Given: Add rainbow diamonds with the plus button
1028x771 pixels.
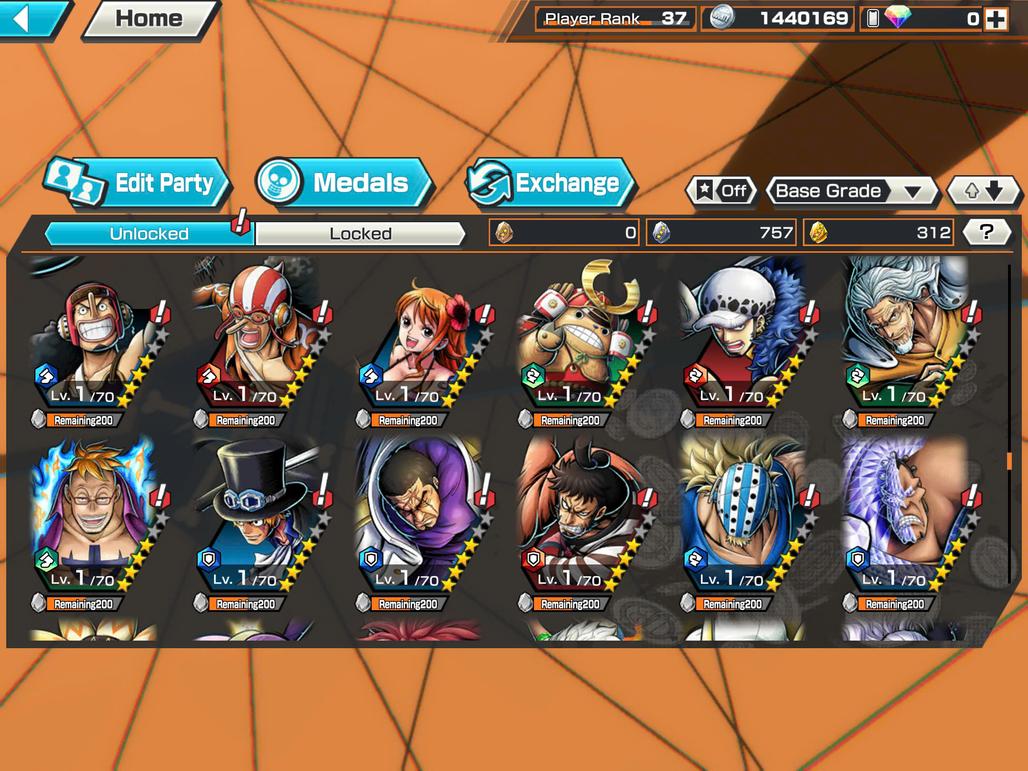Looking at the screenshot, I should 995,19.
